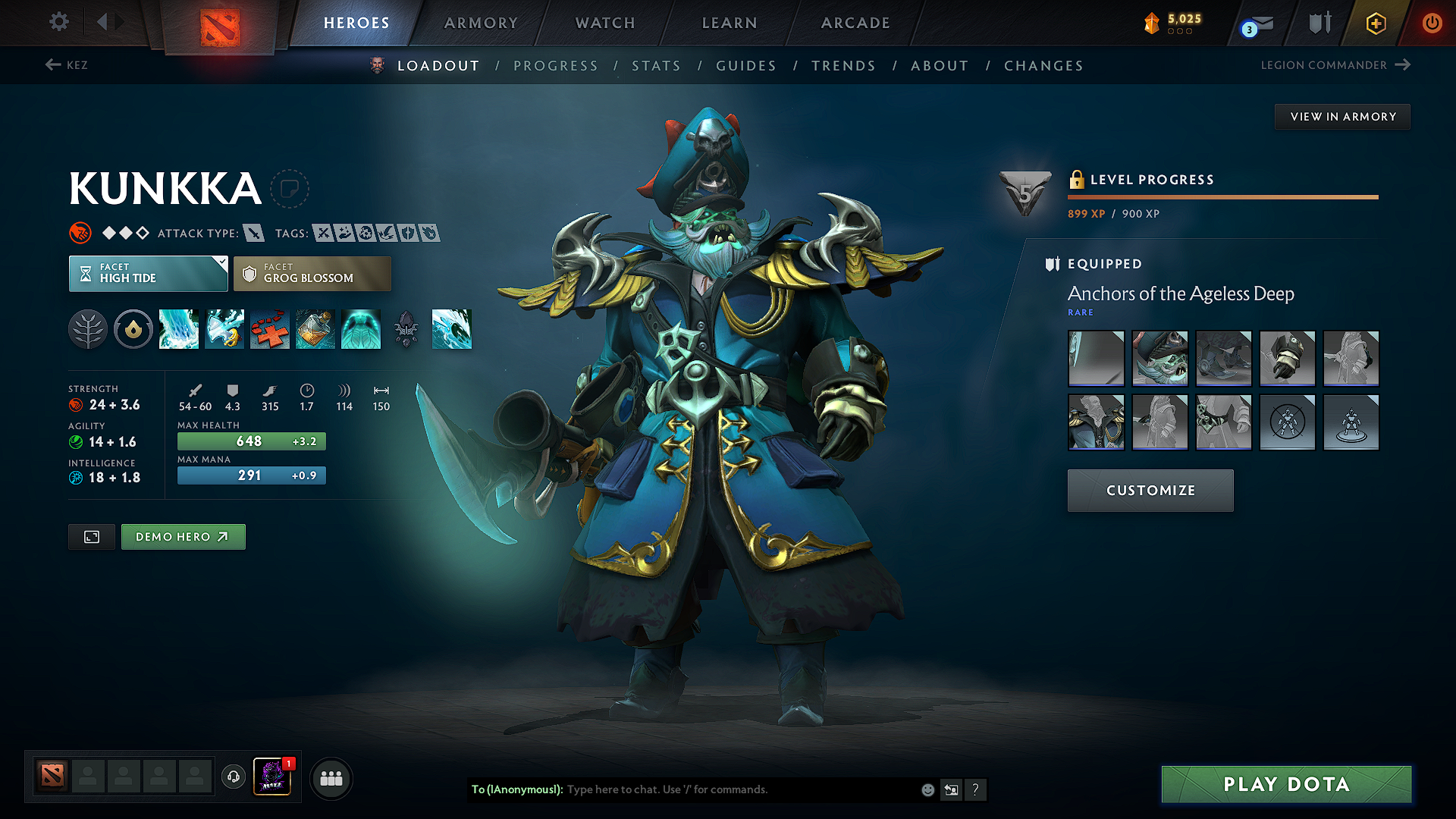Click the back arrow next to KEZ
This screenshot has width=1456, height=819.
tap(50, 65)
